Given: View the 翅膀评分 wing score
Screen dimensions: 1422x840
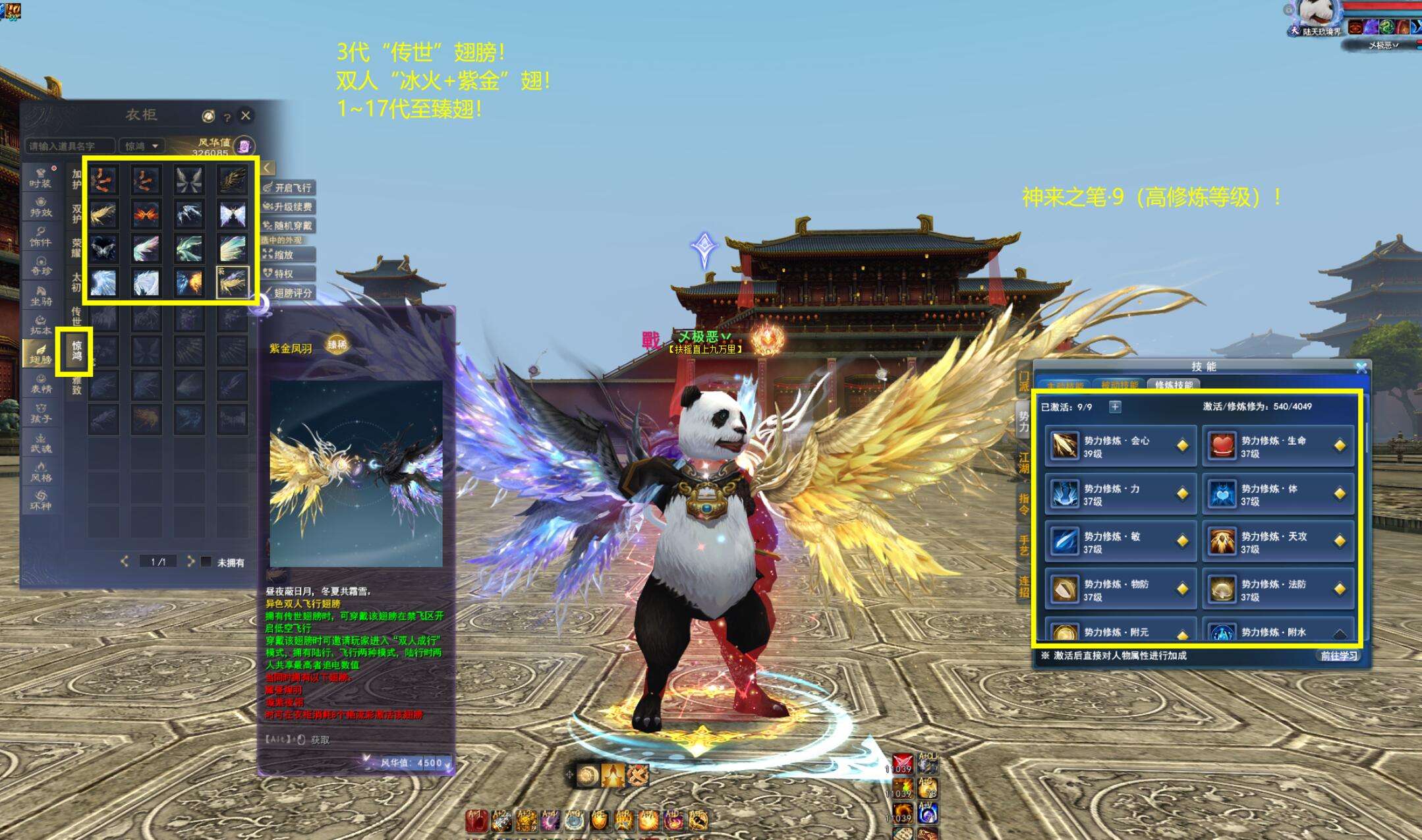Looking at the screenshot, I should click(289, 293).
